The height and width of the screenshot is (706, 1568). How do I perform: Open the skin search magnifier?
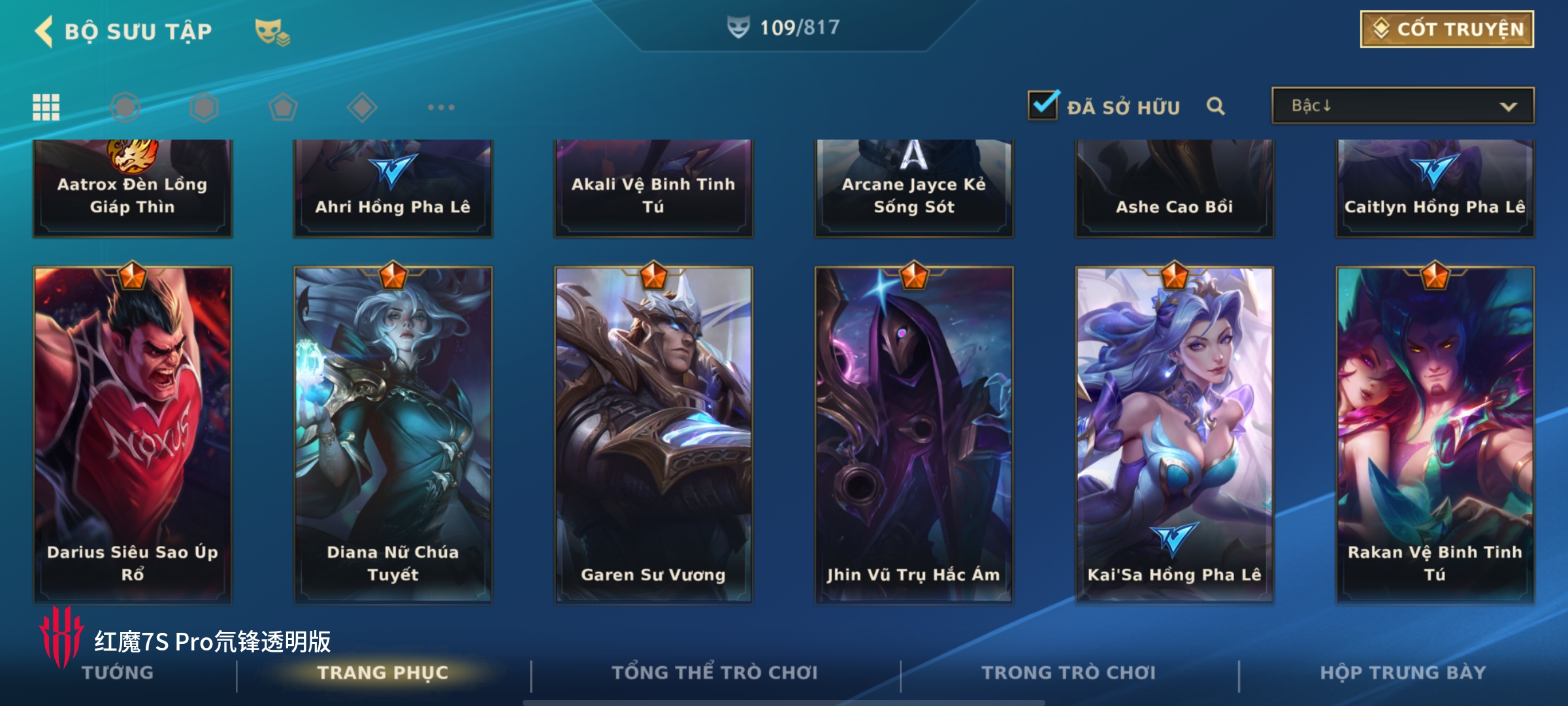click(x=1215, y=106)
